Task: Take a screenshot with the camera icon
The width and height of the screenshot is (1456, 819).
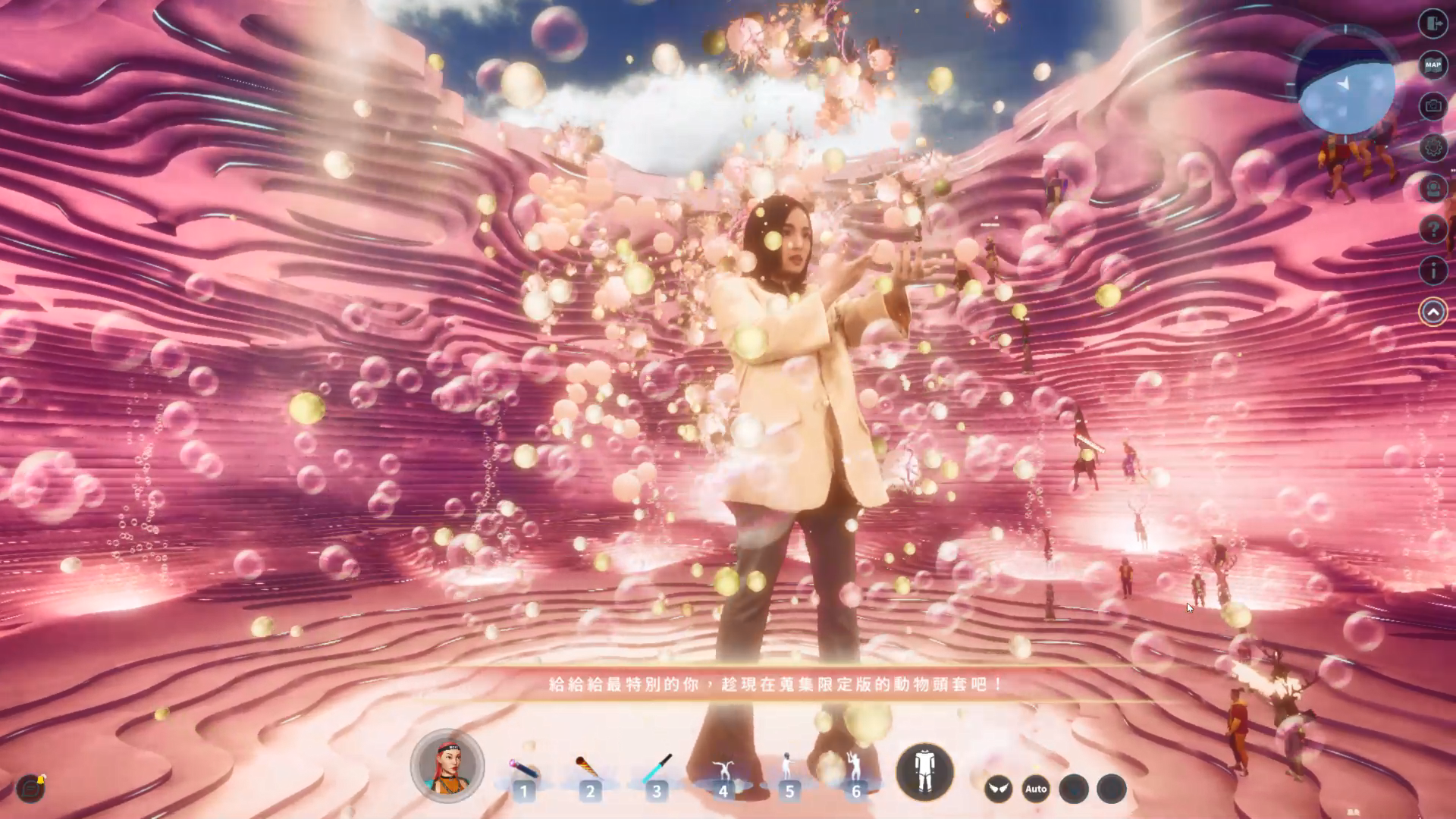Action: click(x=1432, y=106)
